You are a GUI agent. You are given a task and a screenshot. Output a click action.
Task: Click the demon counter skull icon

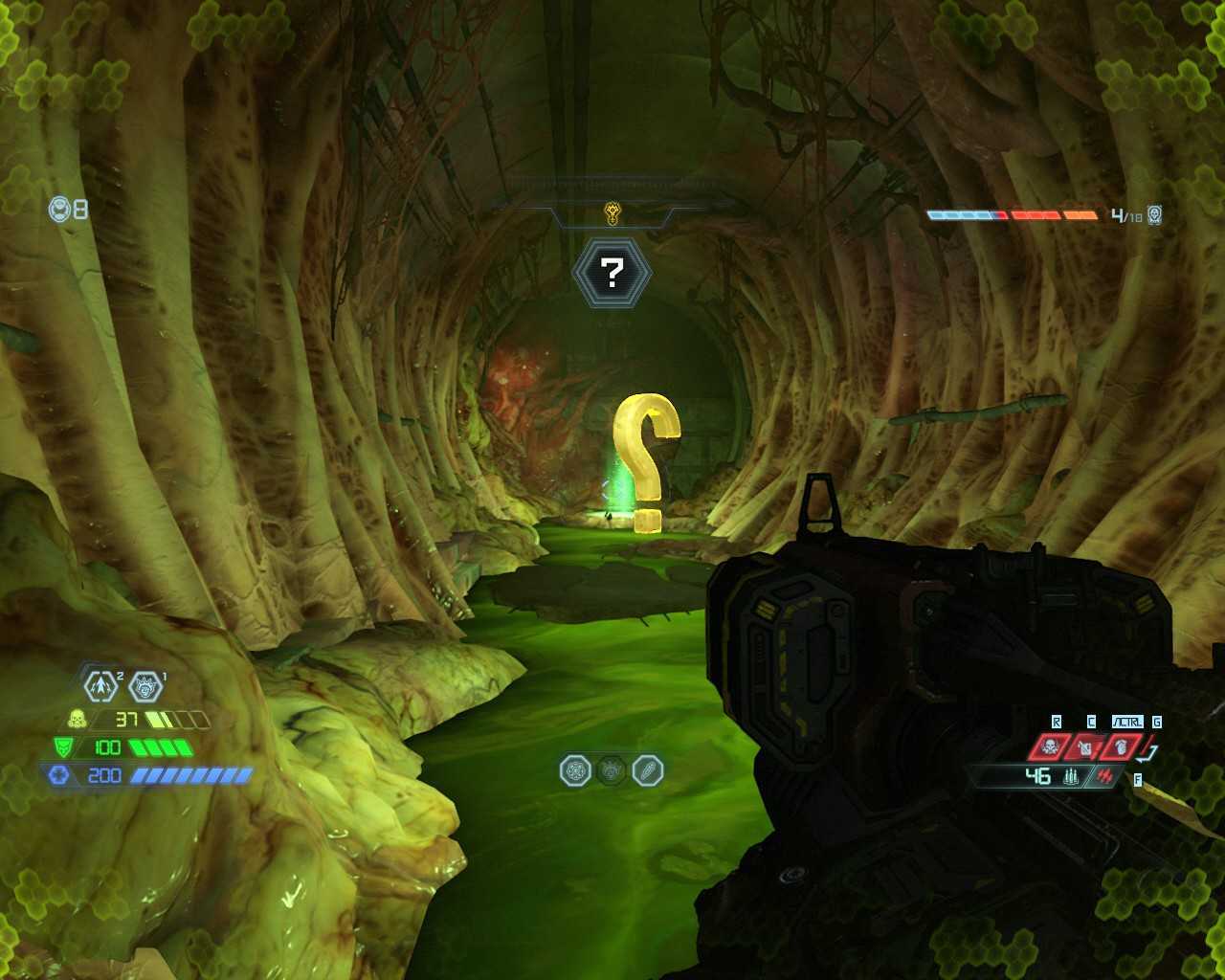1155,215
